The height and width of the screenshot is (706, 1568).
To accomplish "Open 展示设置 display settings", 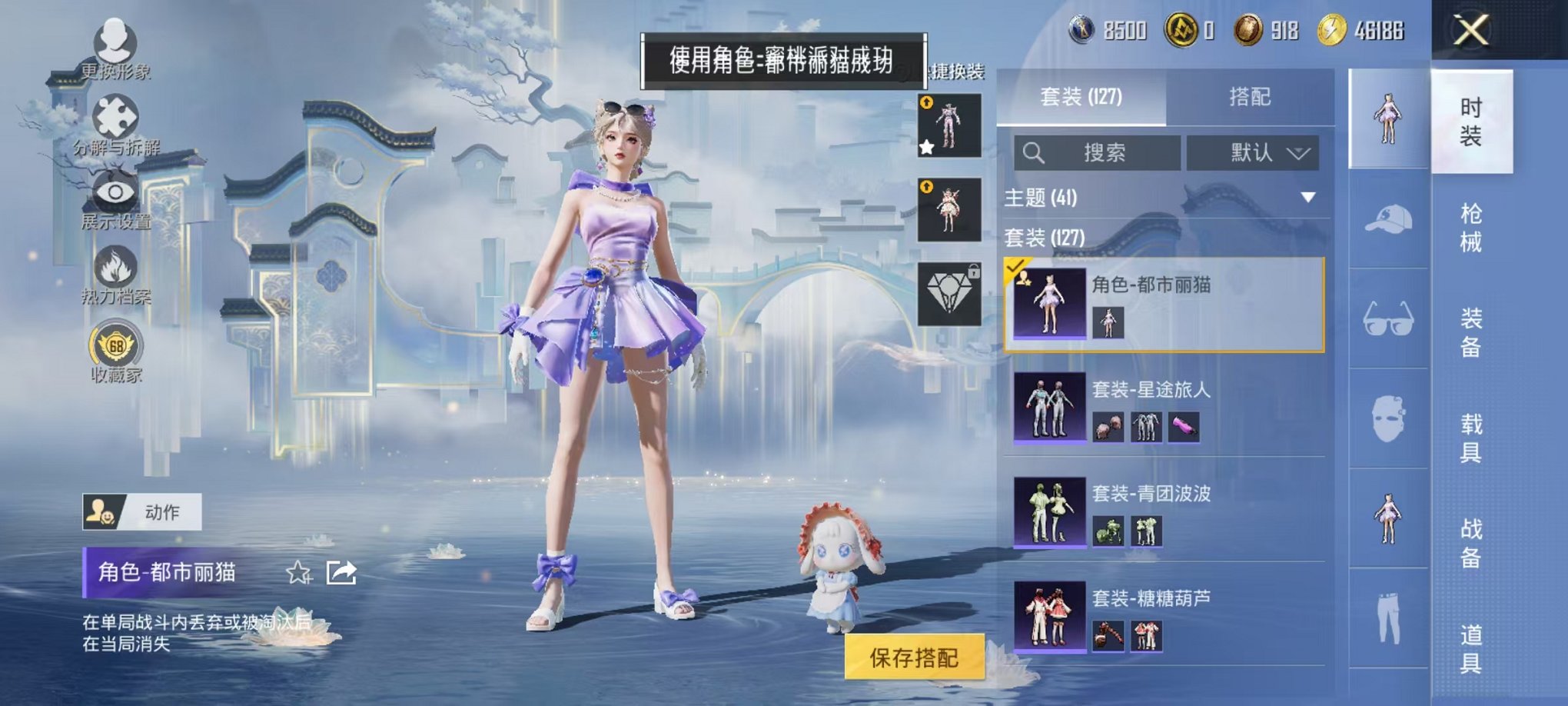I will (x=114, y=194).
